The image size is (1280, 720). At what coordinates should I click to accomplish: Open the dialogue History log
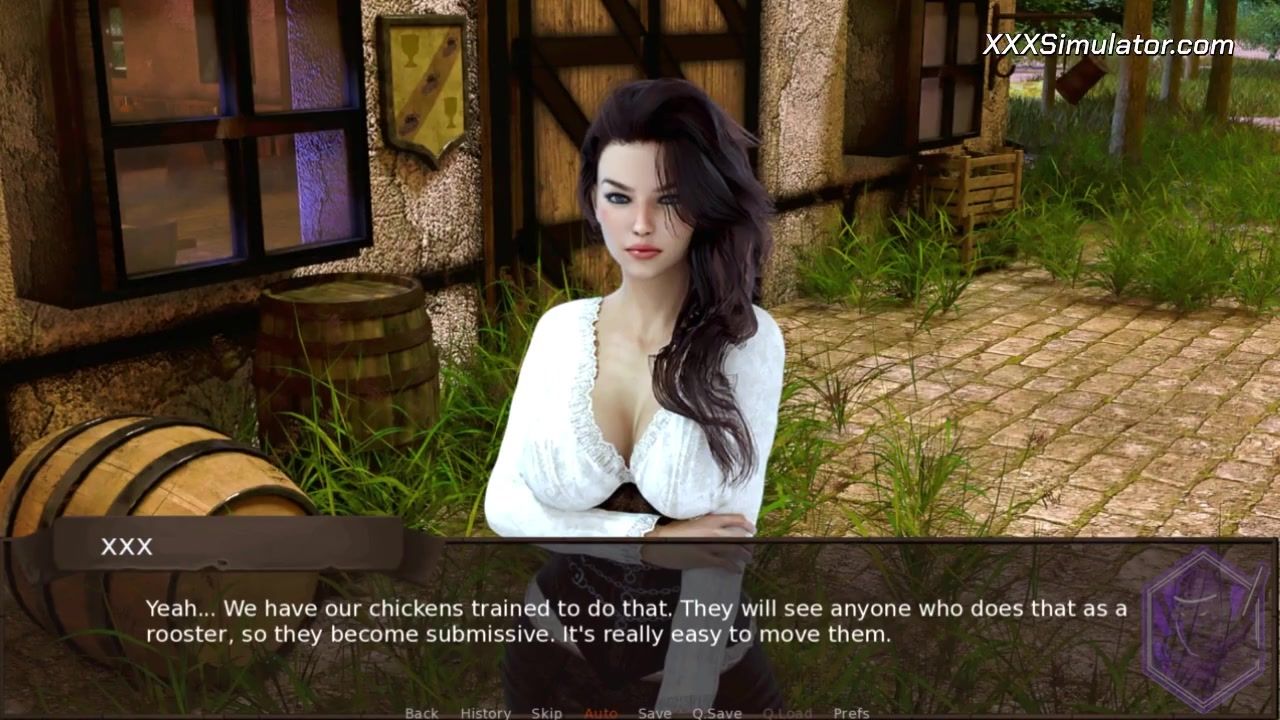[485, 713]
